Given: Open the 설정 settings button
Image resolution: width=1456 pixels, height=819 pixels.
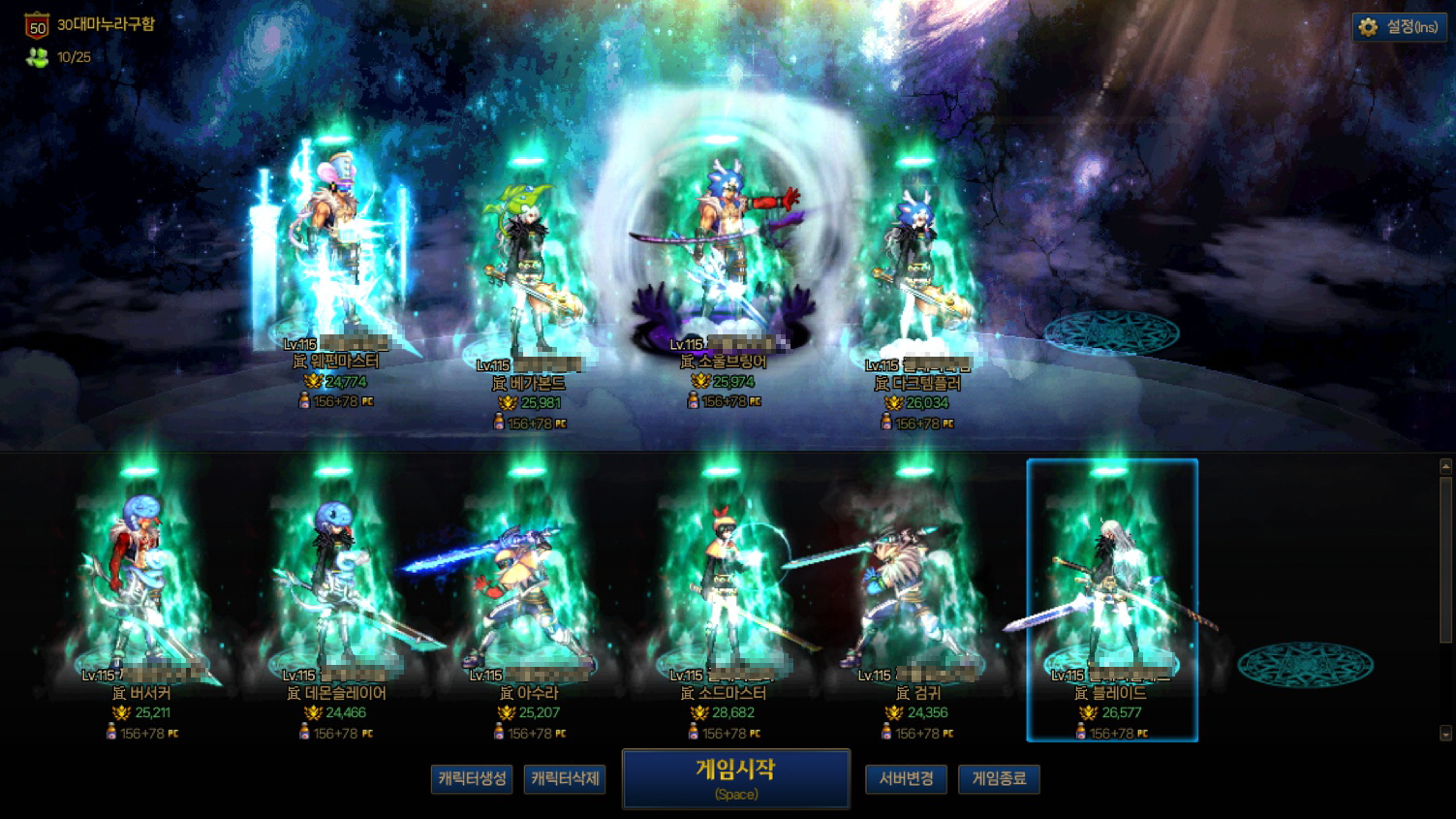Looking at the screenshot, I should tap(1400, 27).
